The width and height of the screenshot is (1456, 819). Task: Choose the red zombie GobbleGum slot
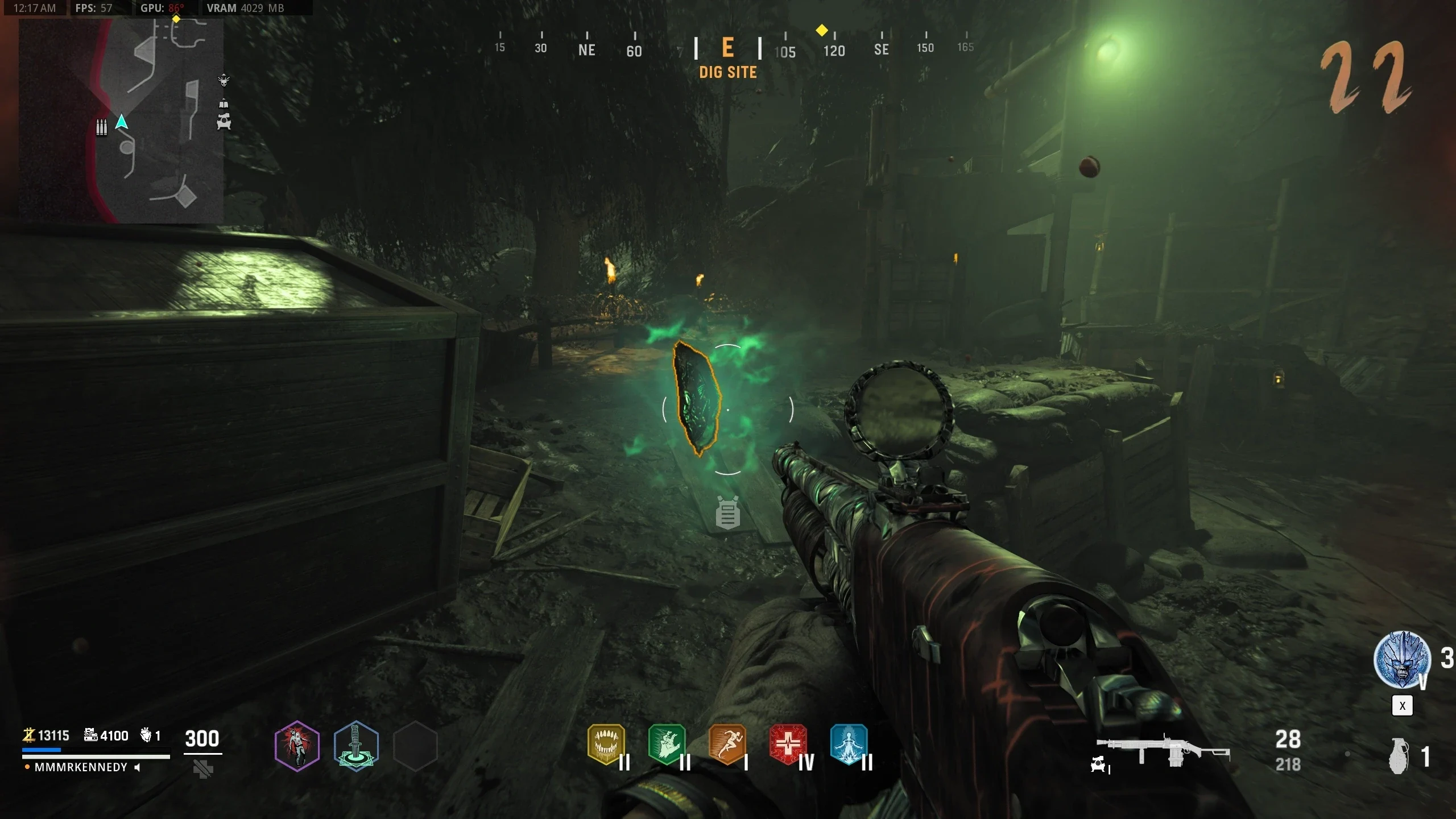297,746
